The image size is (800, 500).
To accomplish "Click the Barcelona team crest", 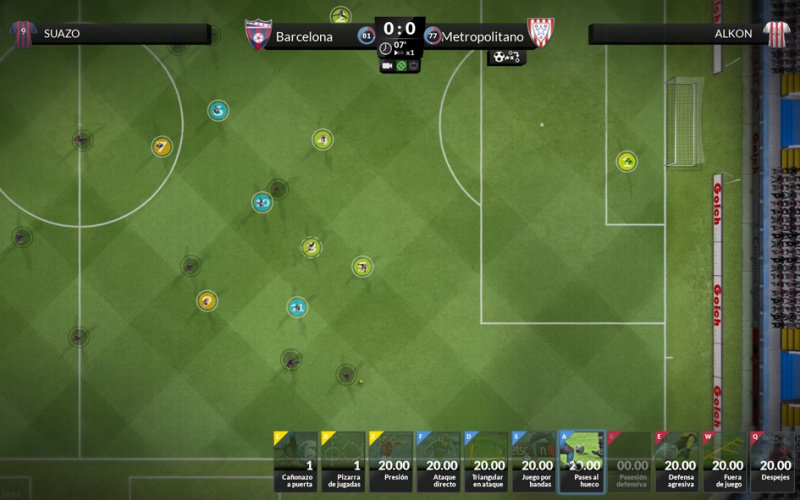I will click(258, 34).
